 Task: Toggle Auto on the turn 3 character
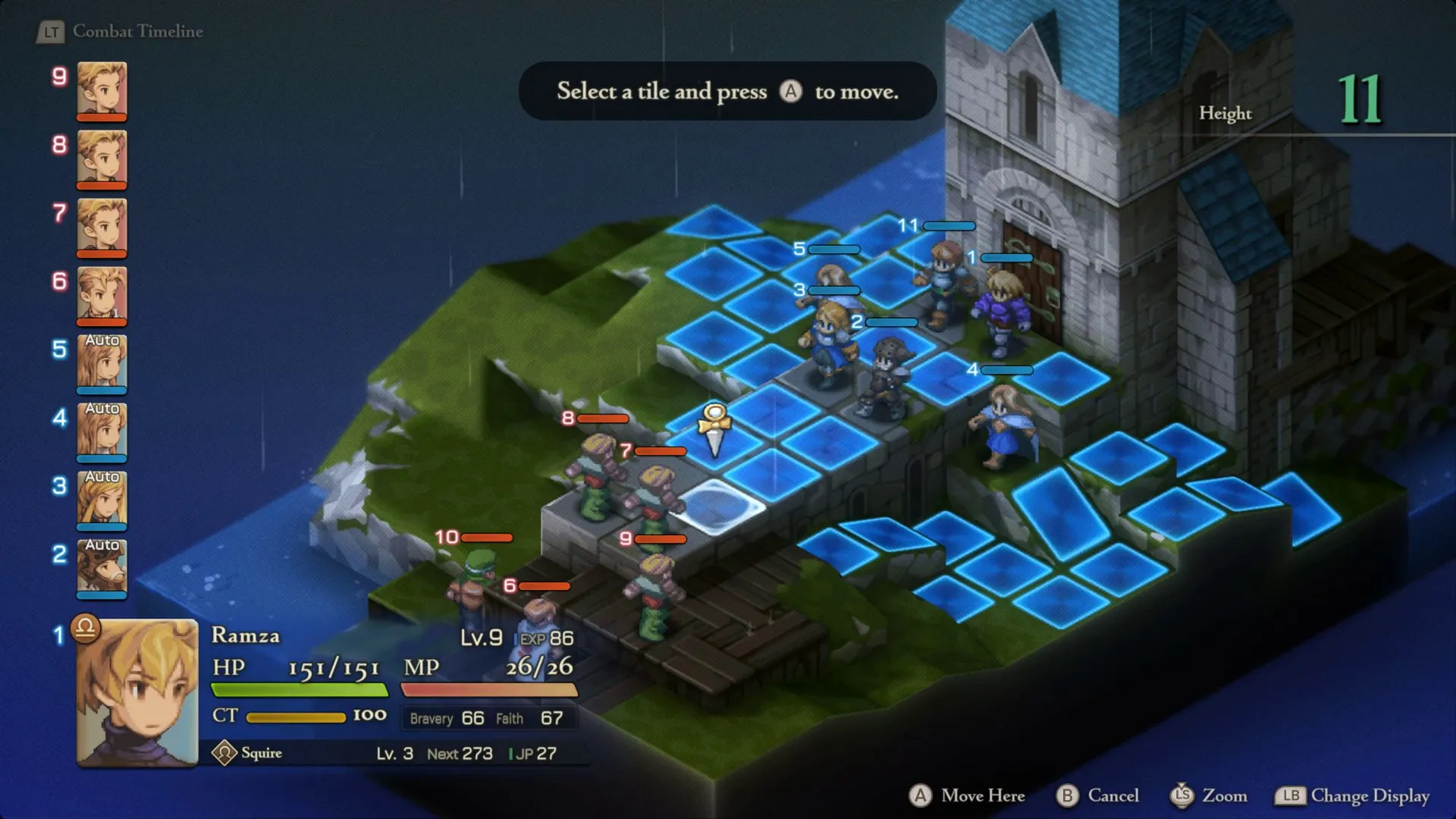click(x=101, y=500)
